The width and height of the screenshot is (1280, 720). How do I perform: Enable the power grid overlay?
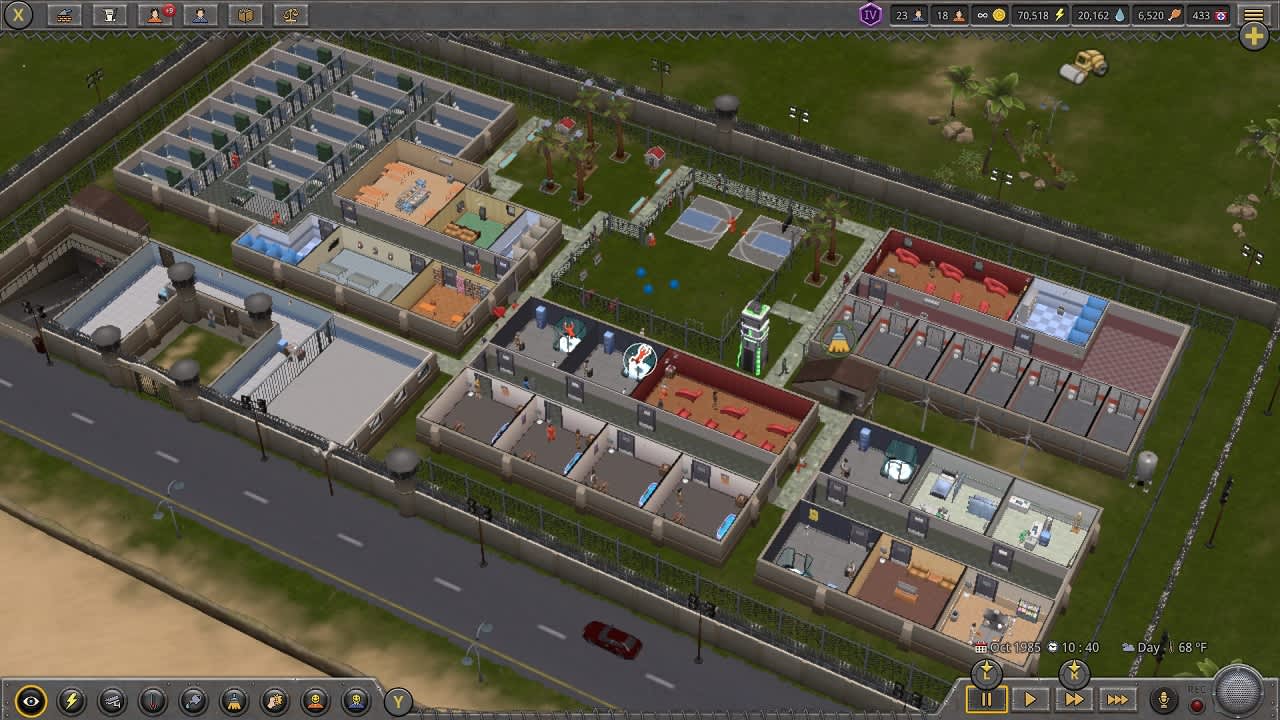71,699
